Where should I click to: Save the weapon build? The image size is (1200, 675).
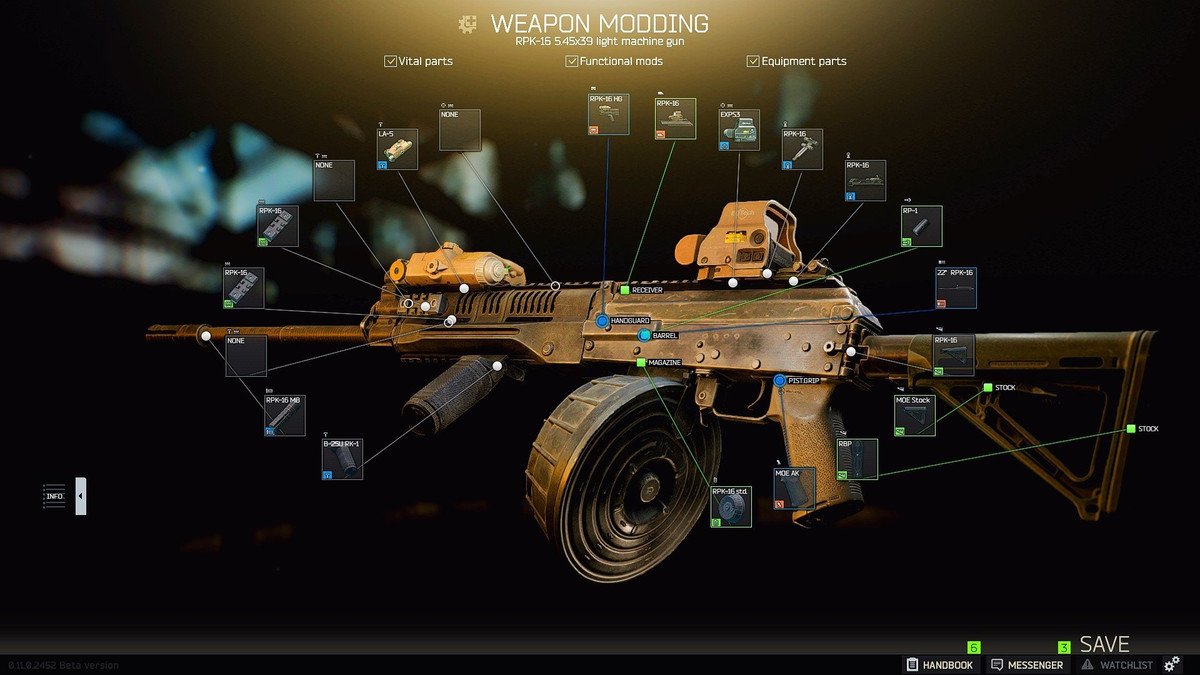pos(1104,645)
